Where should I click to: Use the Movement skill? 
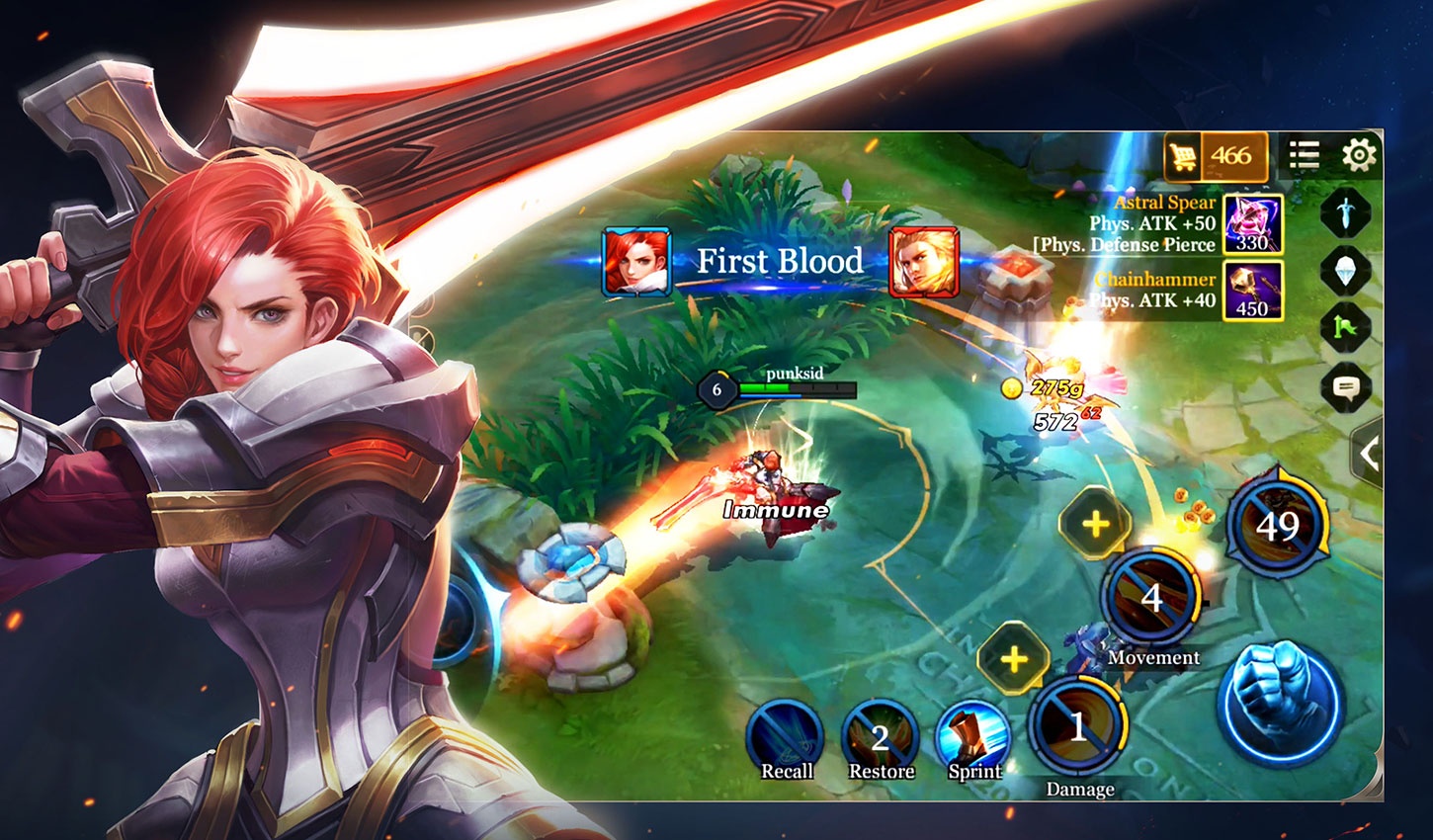coord(1152,598)
